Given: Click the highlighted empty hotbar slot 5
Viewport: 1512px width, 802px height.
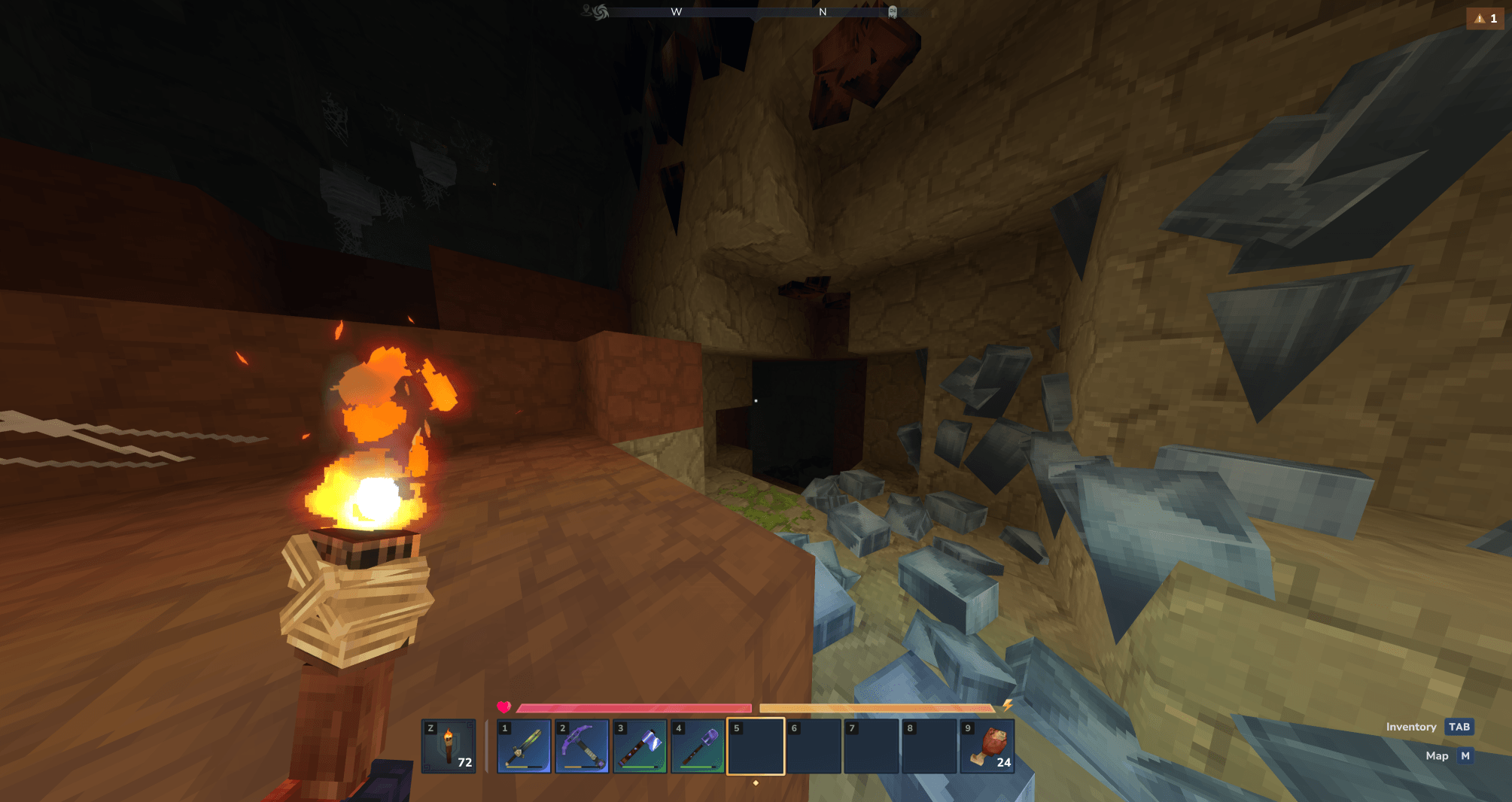Looking at the screenshot, I should click(x=756, y=746).
